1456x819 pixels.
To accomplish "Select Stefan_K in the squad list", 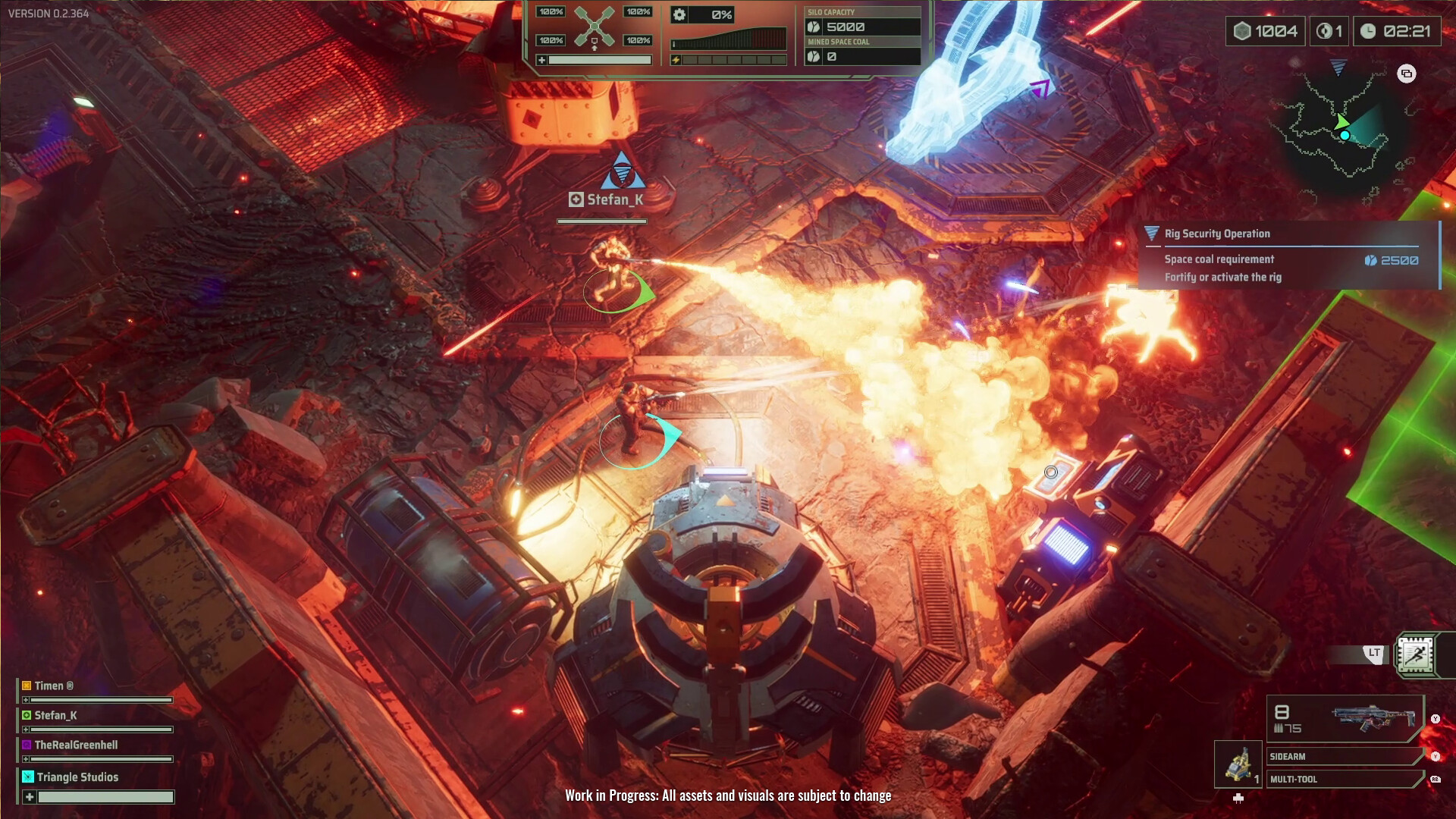I will [x=55, y=715].
